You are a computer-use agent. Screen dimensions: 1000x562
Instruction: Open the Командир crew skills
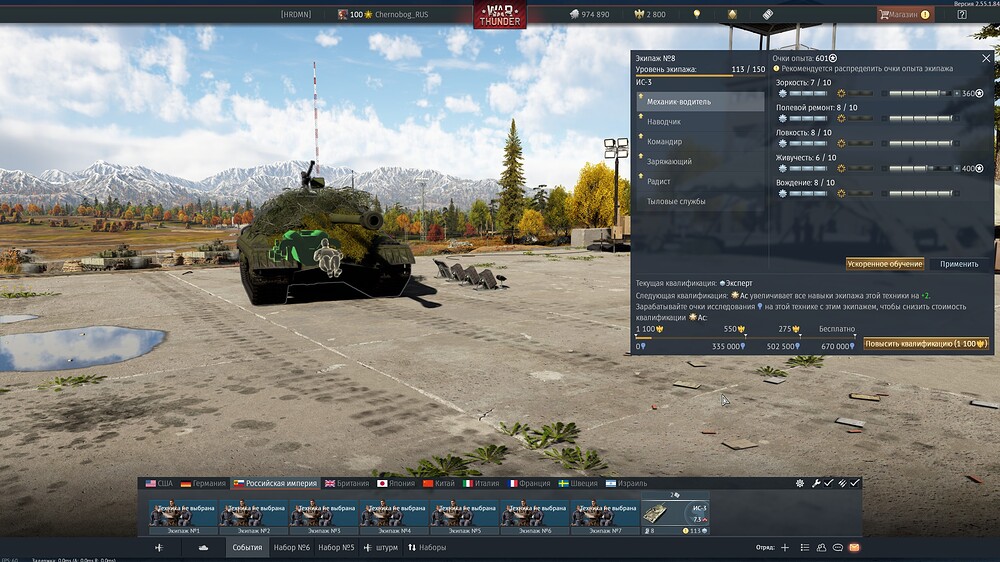pos(665,141)
